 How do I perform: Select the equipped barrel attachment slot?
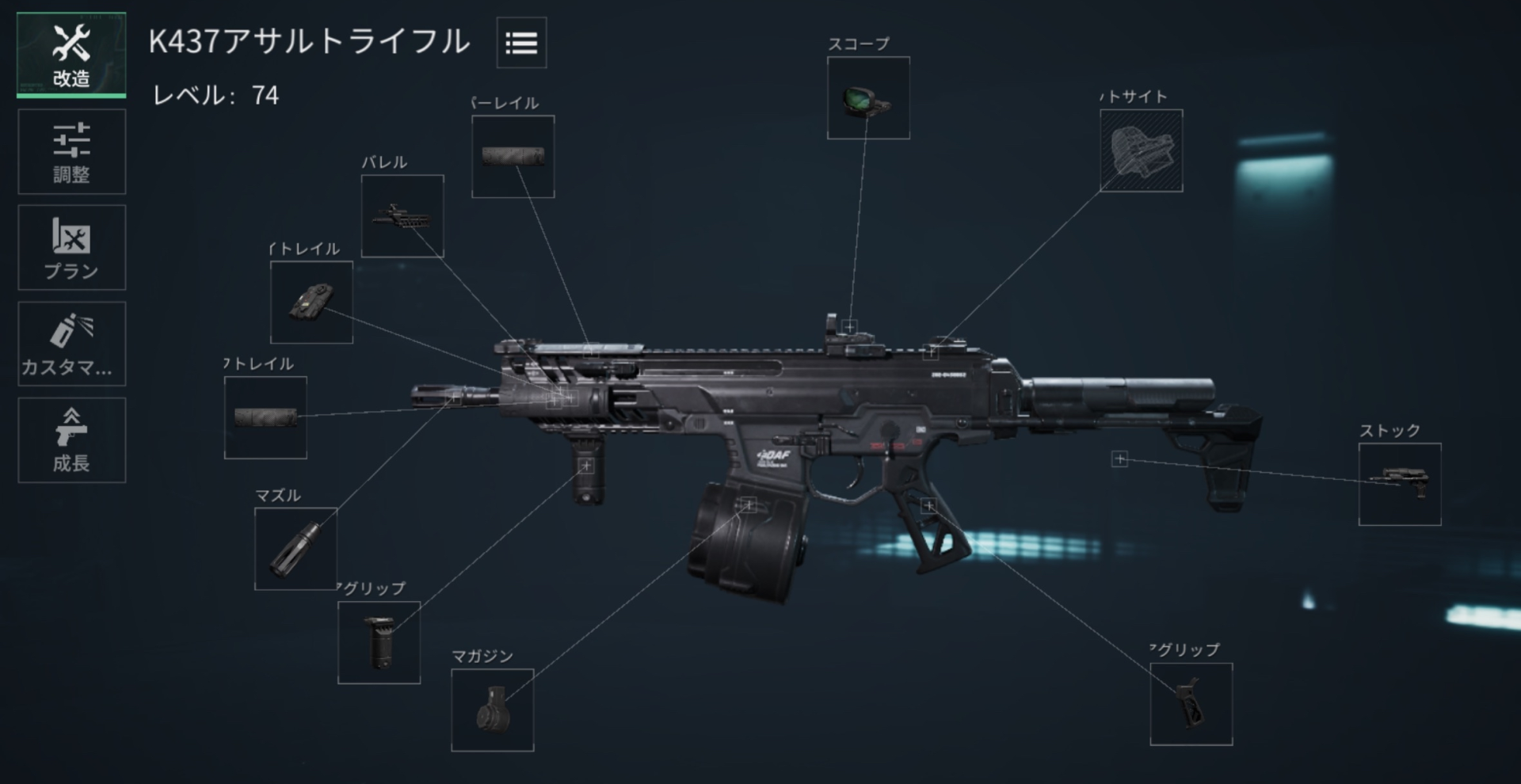(x=402, y=215)
